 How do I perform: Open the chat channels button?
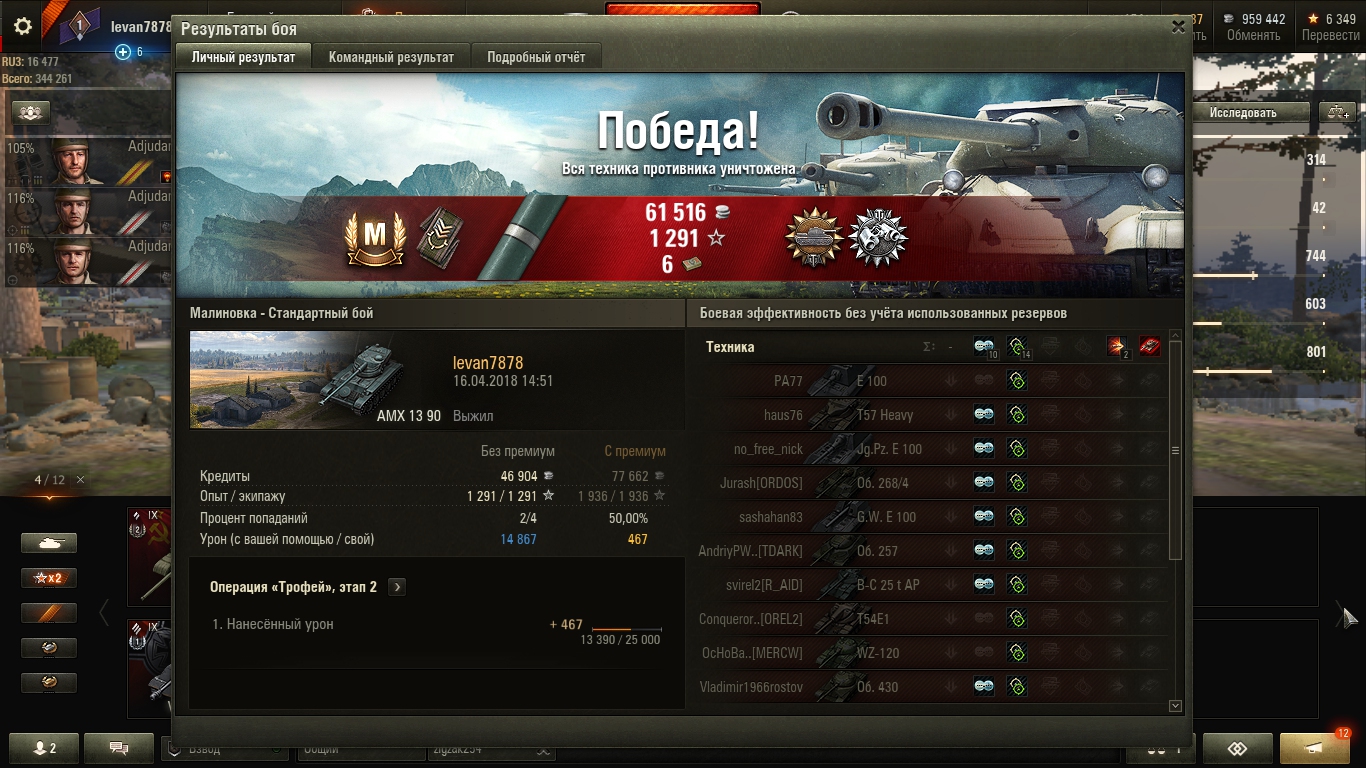(x=119, y=747)
